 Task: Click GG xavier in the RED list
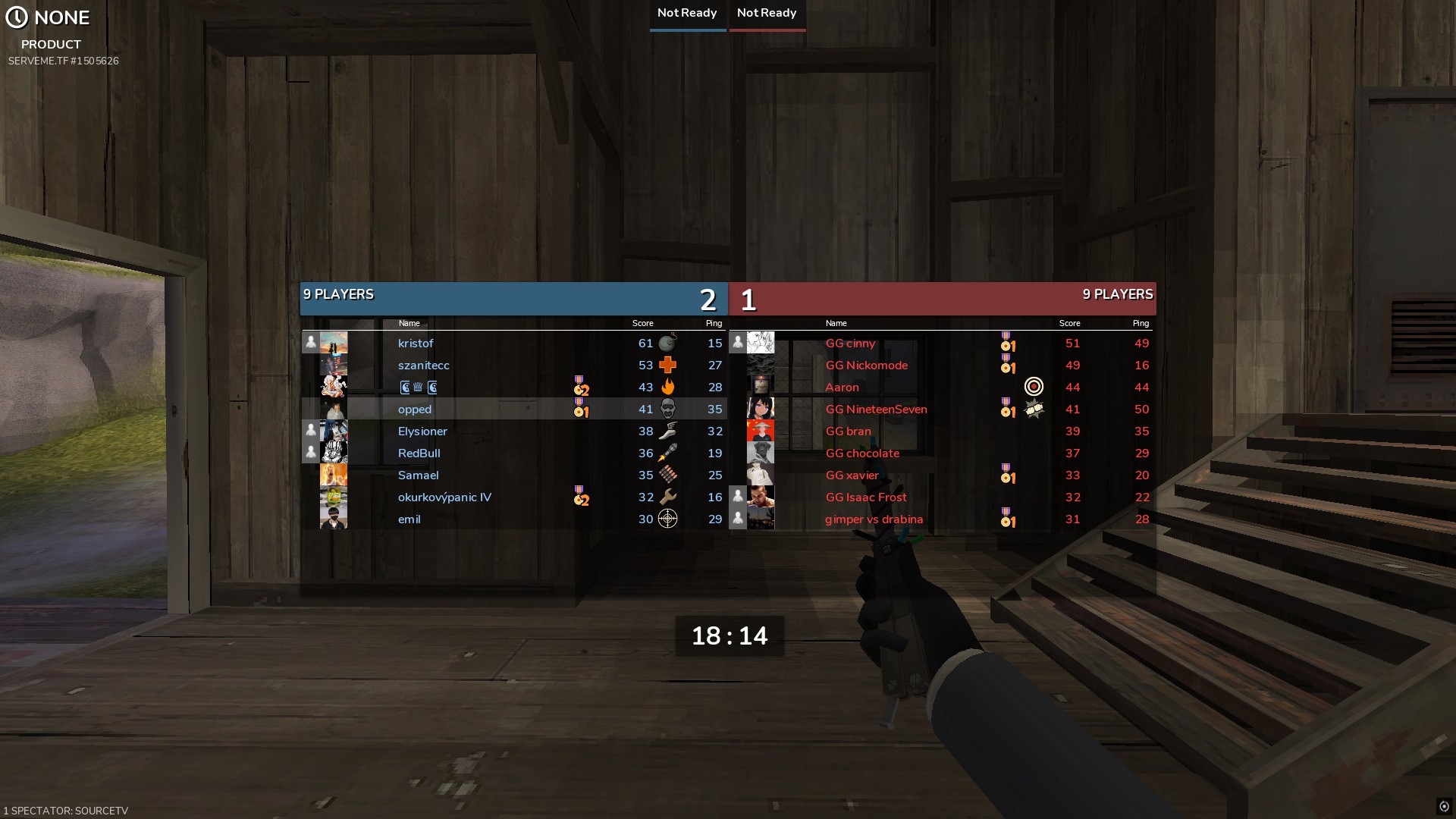click(x=852, y=475)
